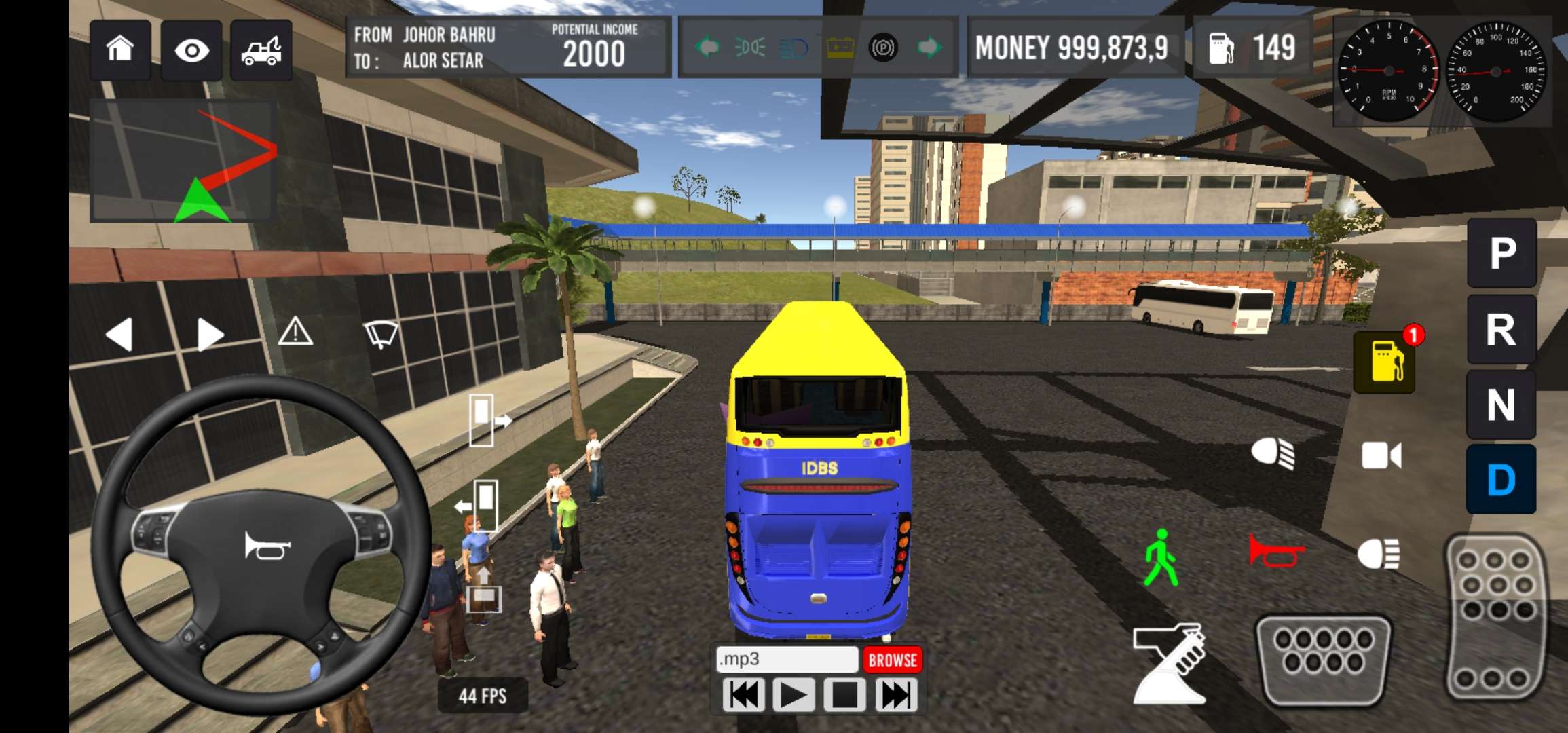The width and height of the screenshot is (1568, 733).
Task: Turn on the hazard warning triangle
Action: (296, 333)
